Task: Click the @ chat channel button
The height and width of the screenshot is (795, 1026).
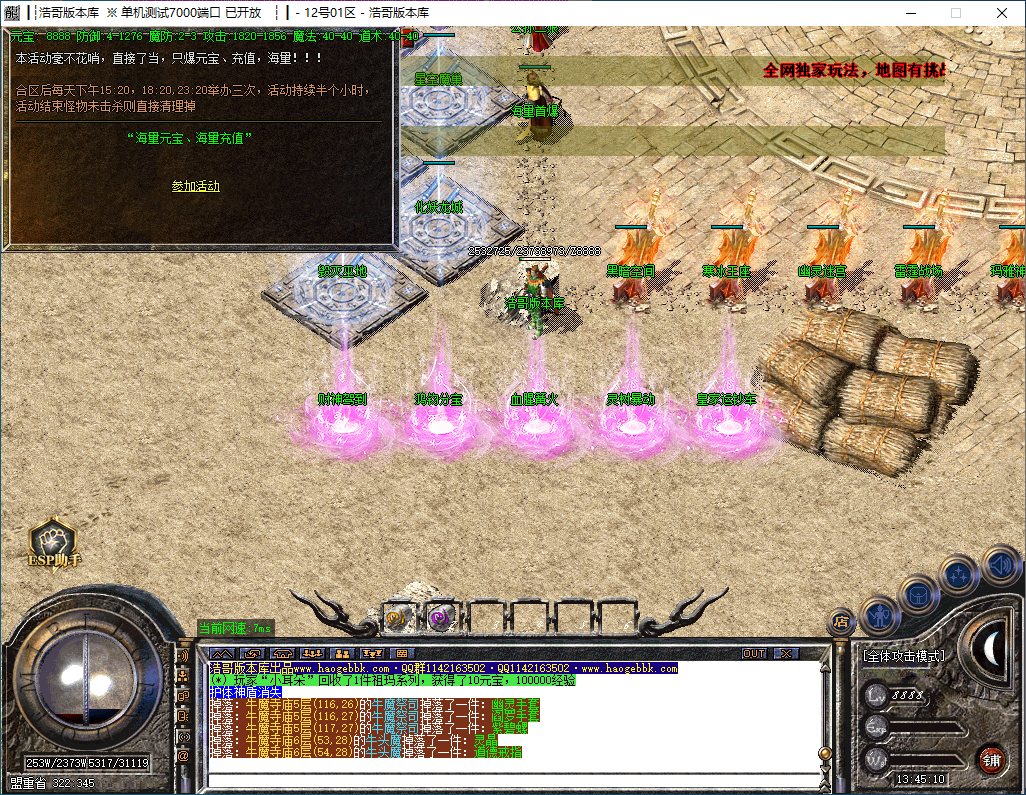Action: (x=183, y=756)
